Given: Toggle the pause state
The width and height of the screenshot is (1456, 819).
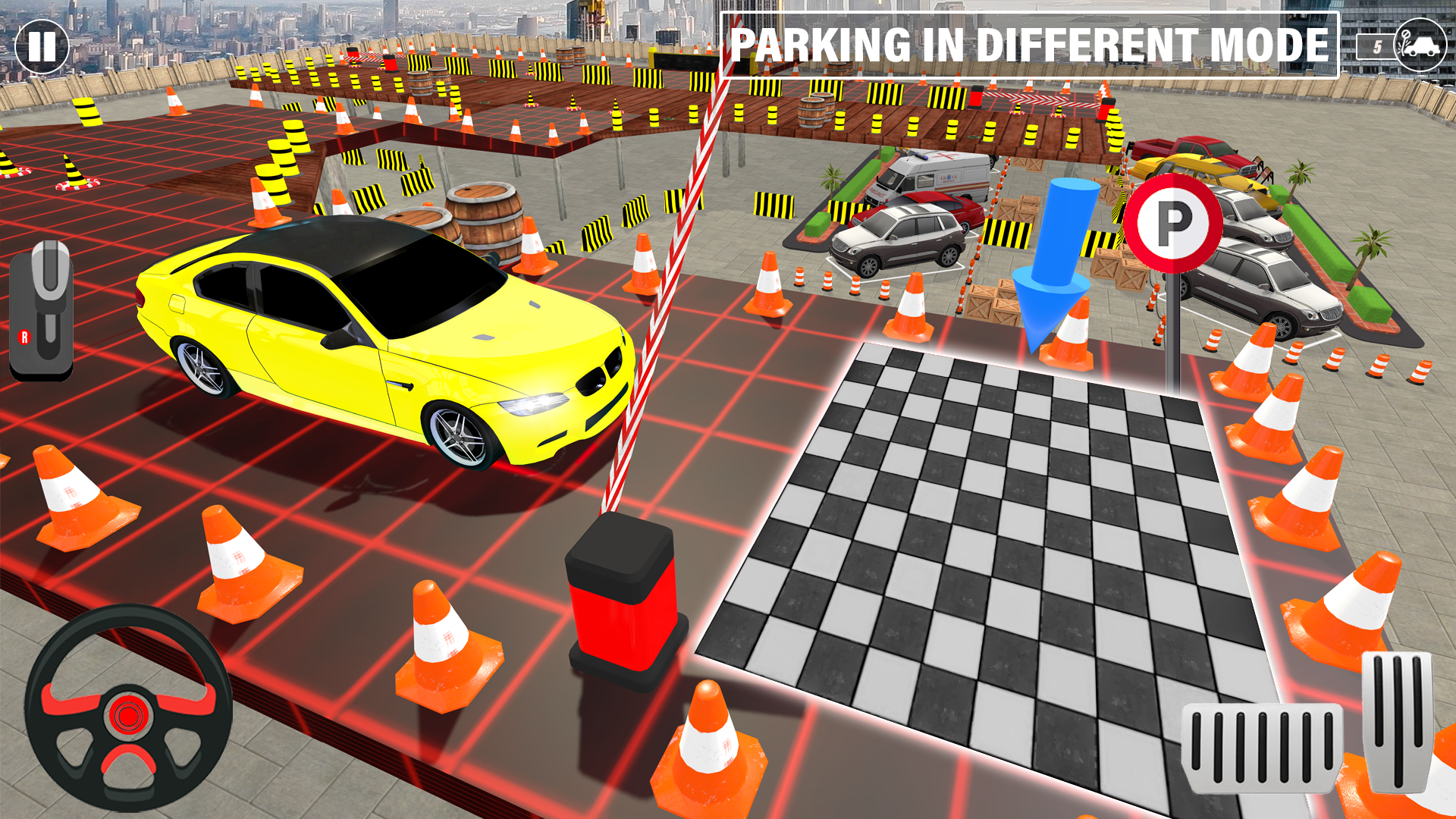Looking at the screenshot, I should point(43,47).
